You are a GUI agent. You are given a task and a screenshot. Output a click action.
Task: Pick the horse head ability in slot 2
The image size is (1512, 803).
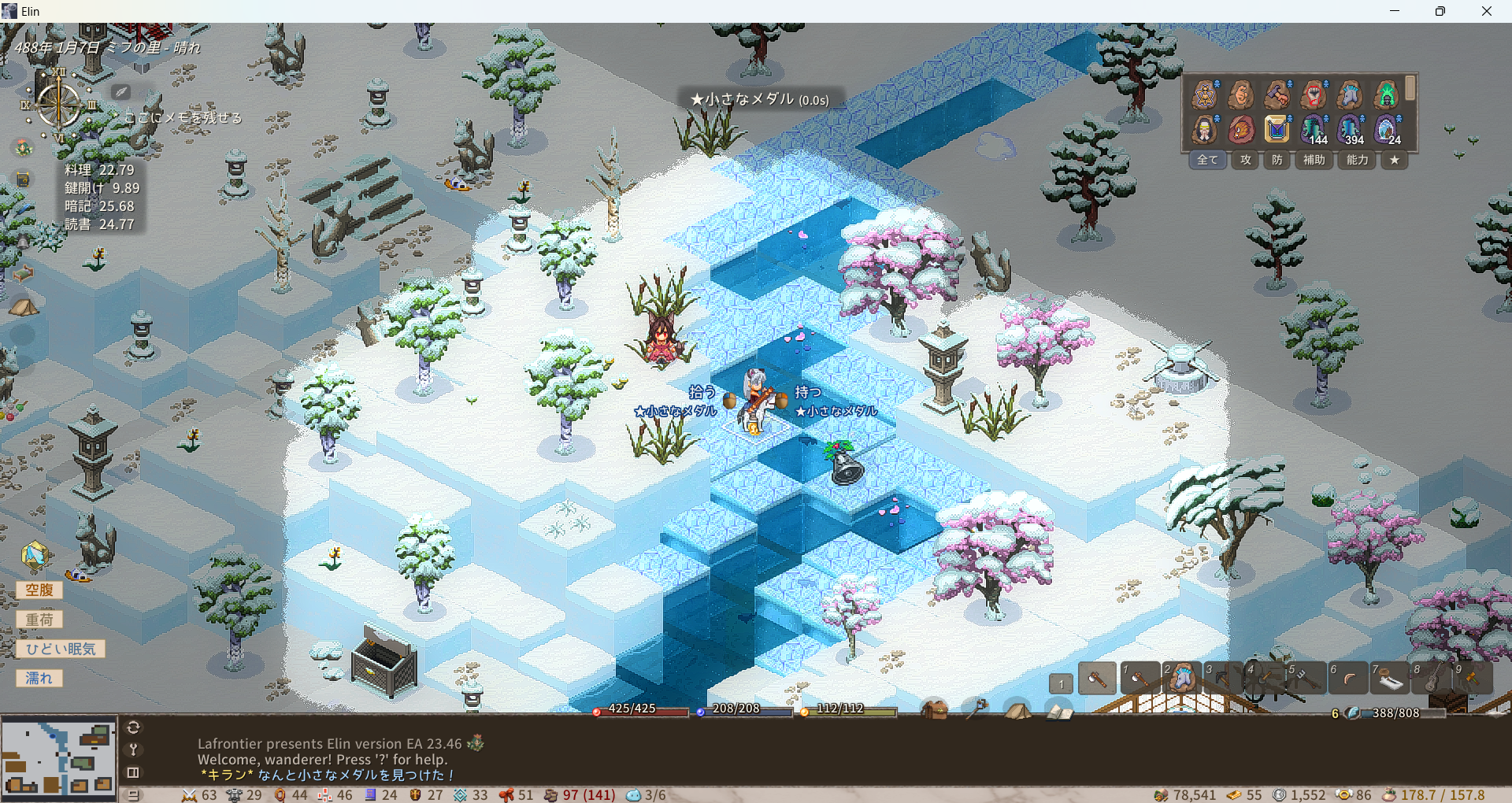click(x=1181, y=678)
